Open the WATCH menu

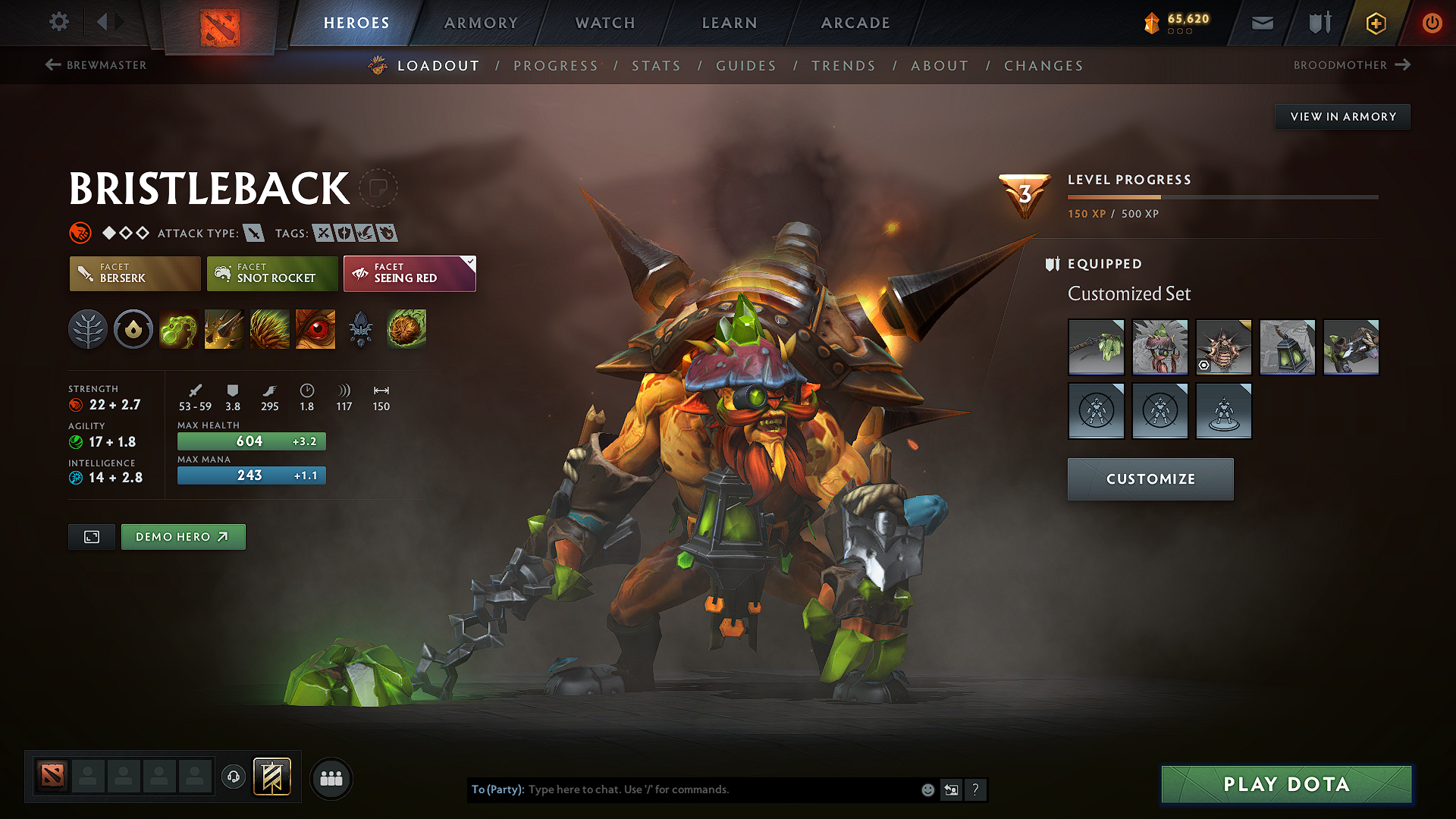(604, 23)
